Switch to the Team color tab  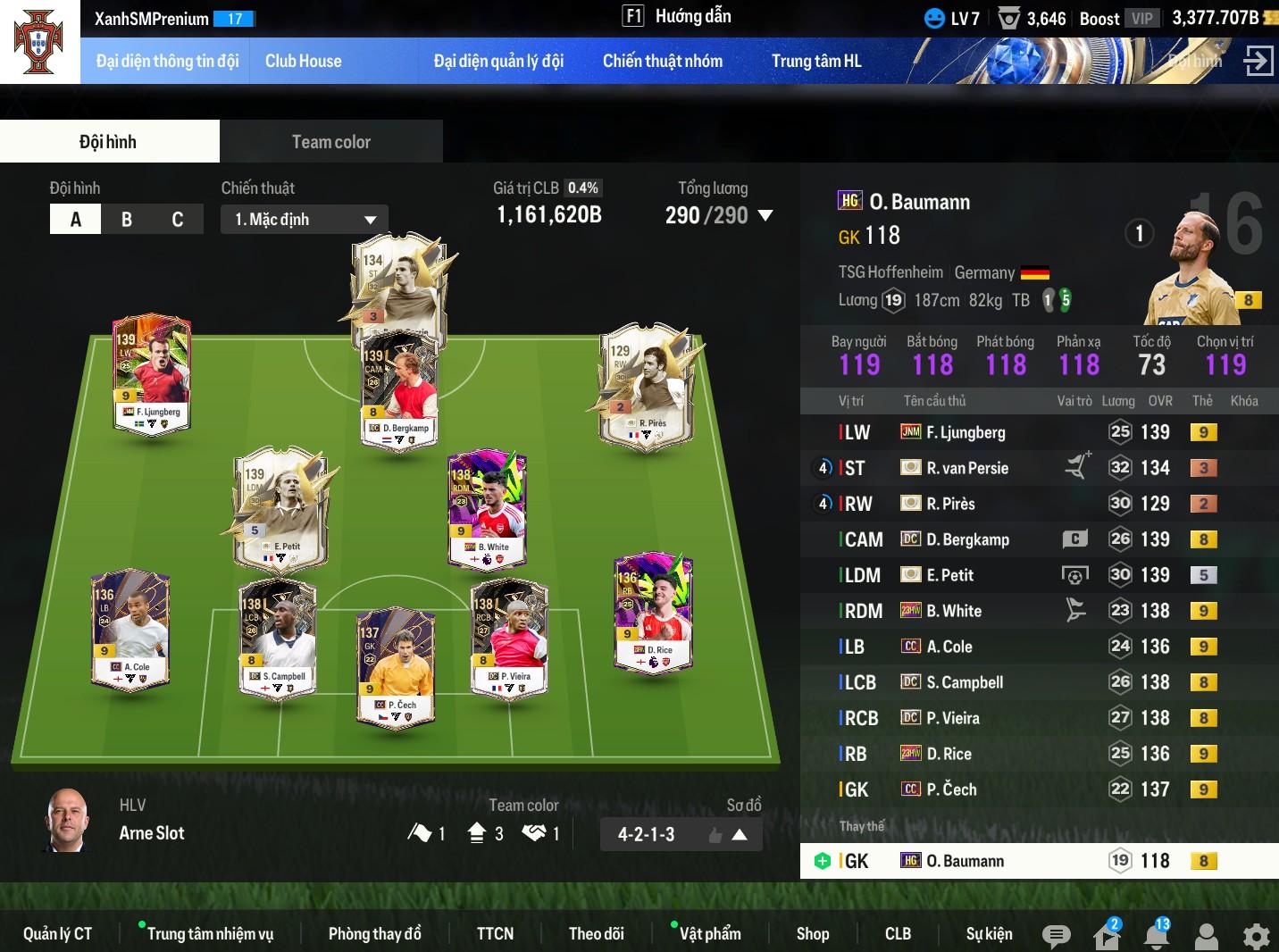tap(330, 142)
